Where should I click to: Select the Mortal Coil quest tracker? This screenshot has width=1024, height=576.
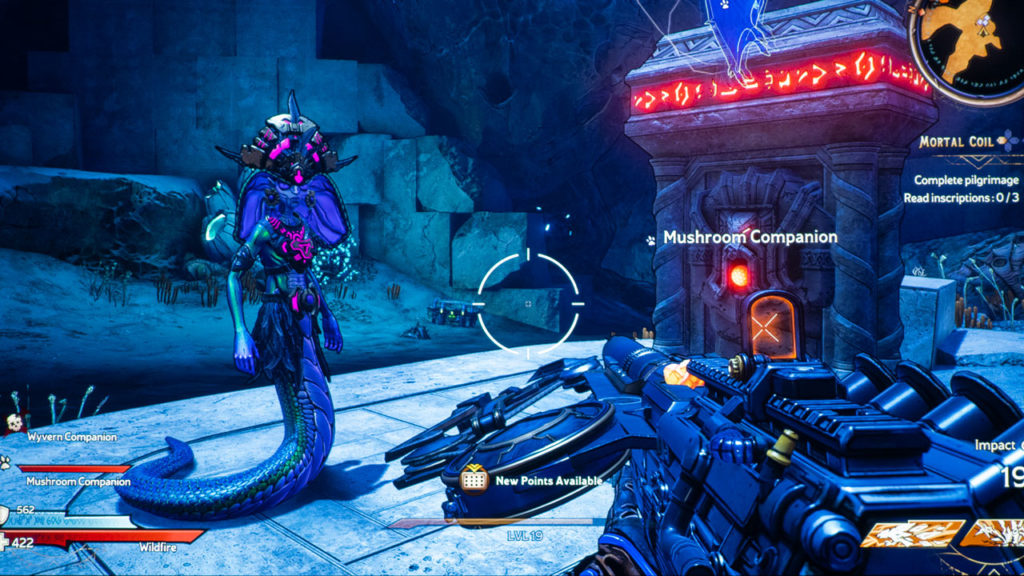tap(957, 143)
